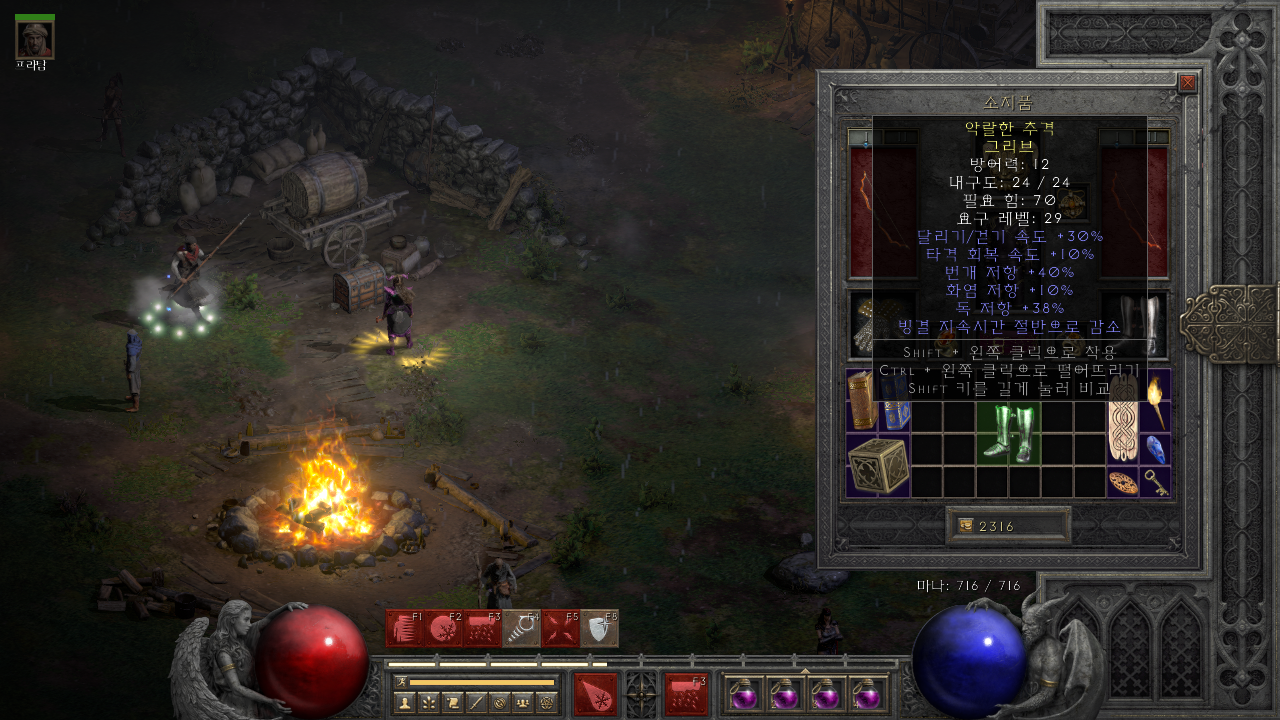Click the mercenary portrait

click(35, 39)
